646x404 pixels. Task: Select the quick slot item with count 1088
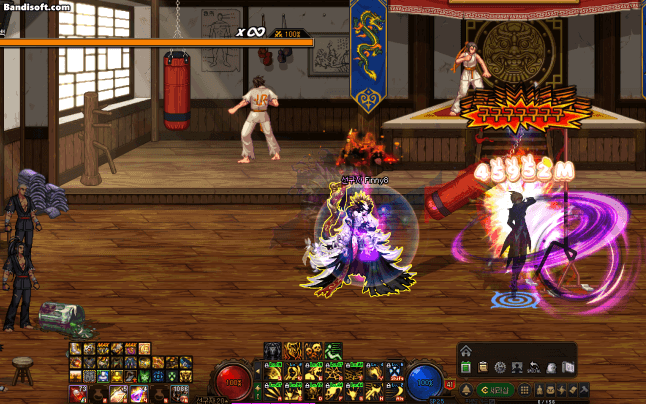pyautogui.click(x=180, y=392)
